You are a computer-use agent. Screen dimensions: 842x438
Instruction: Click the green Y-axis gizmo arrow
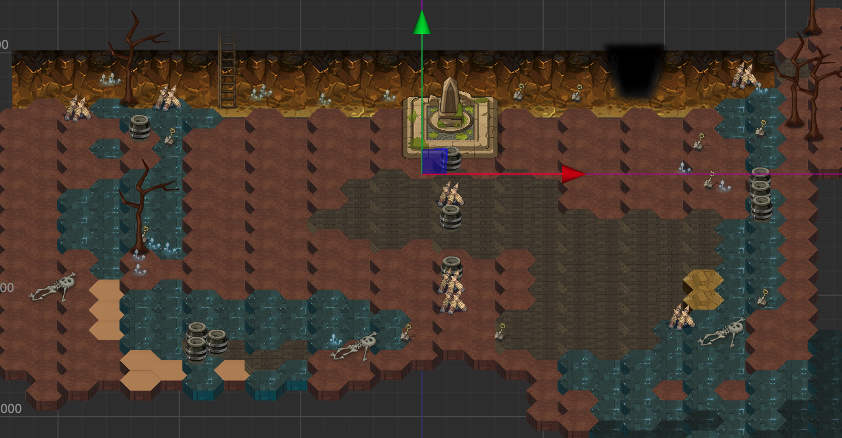tap(422, 23)
